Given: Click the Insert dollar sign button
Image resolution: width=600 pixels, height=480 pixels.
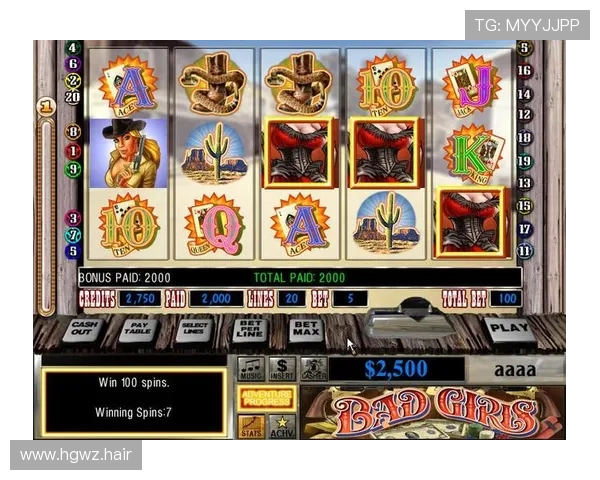Looking at the screenshot, I should point(282,369).
